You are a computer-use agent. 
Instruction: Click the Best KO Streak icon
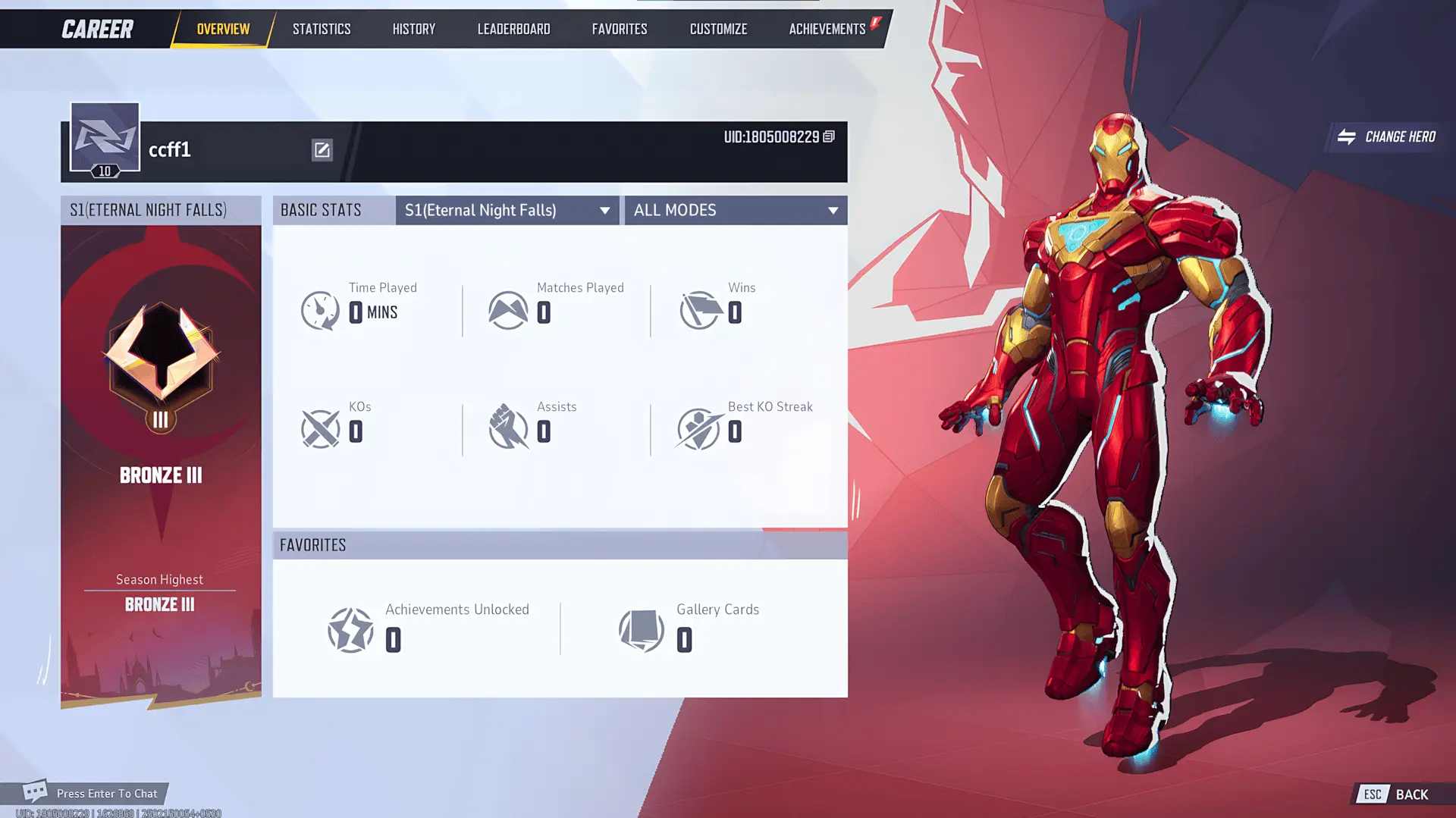point(699,428)
